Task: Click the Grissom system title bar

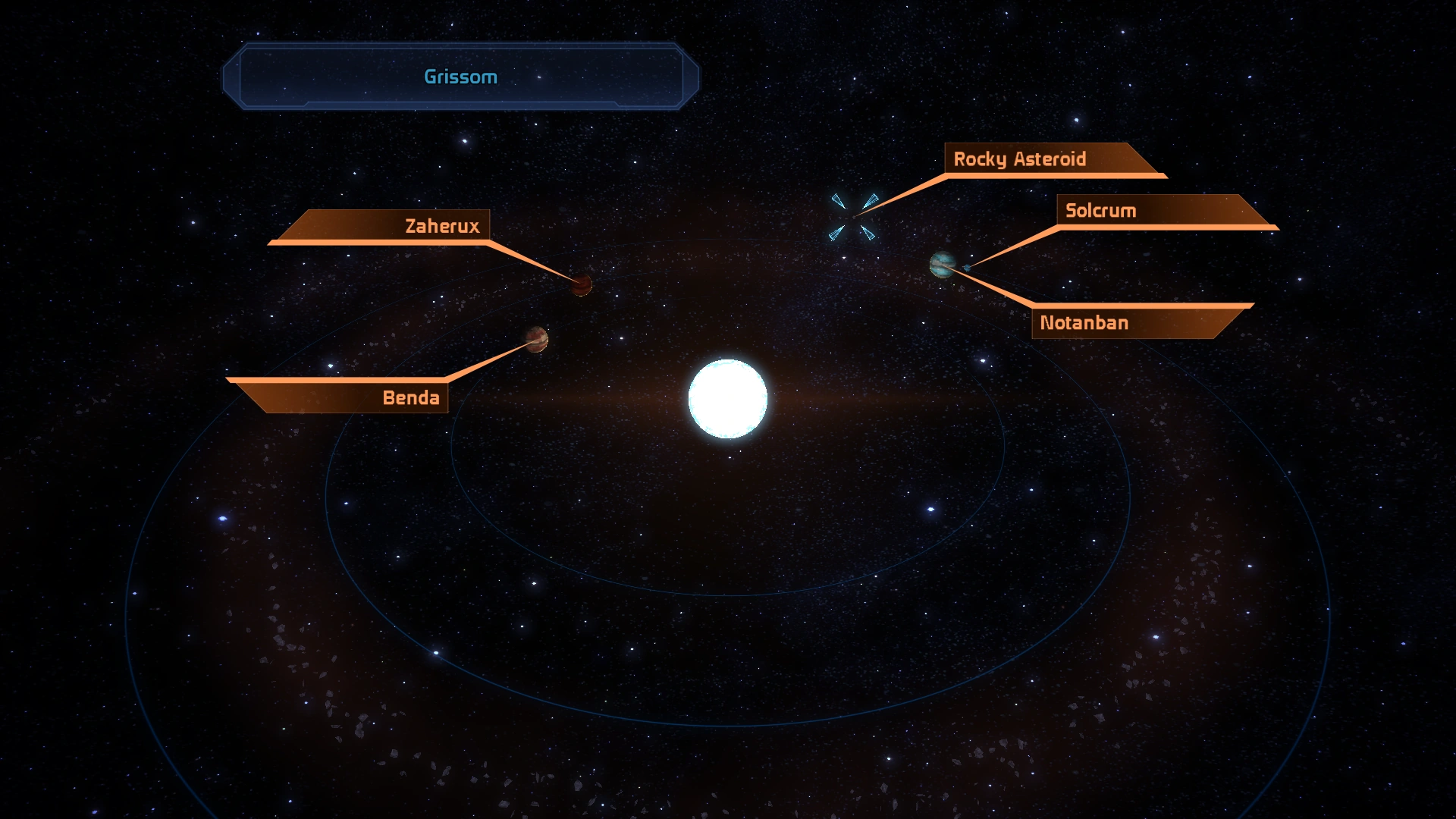Action: [460, 77]
